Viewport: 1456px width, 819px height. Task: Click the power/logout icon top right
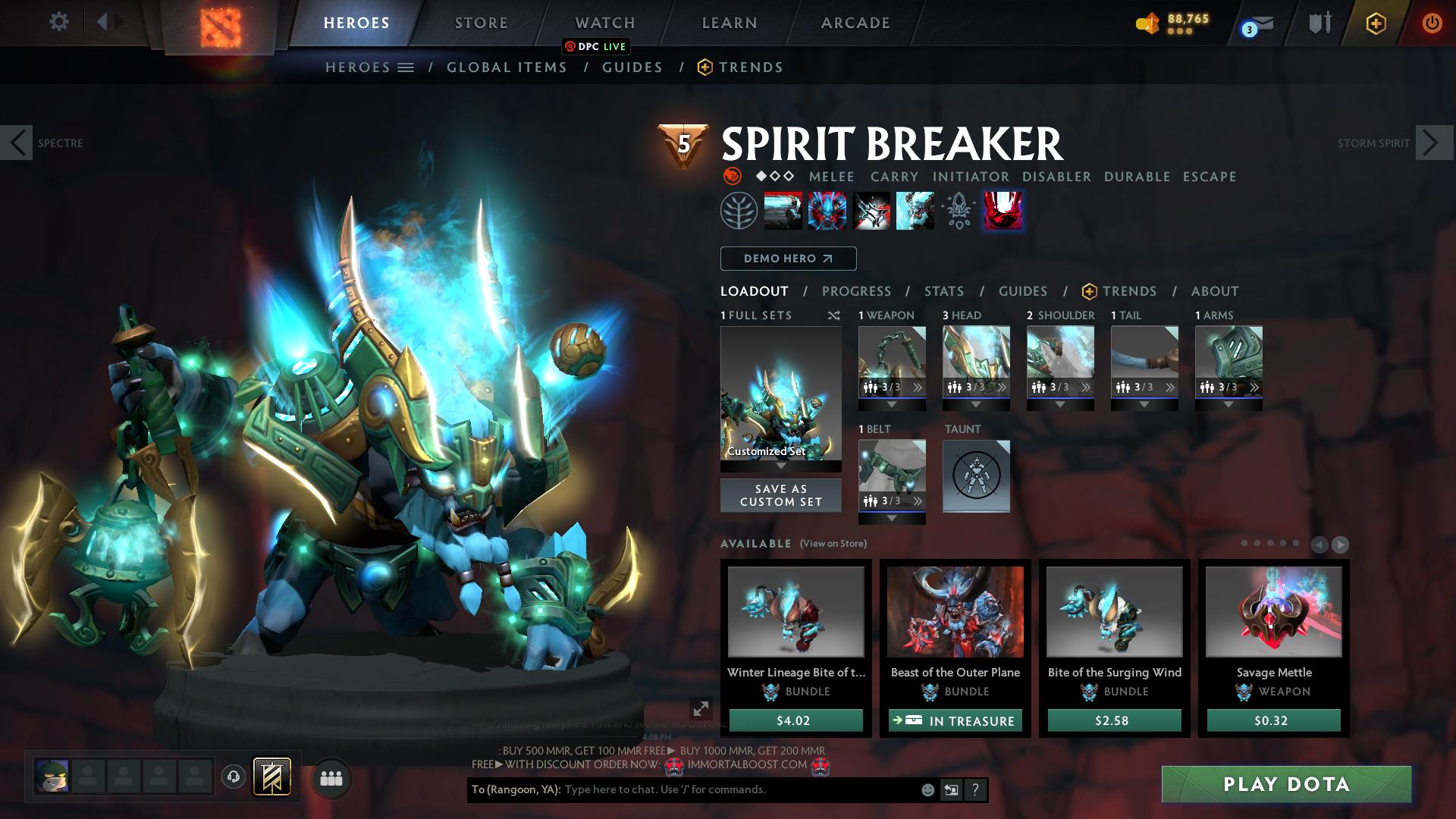[1430, 23]
